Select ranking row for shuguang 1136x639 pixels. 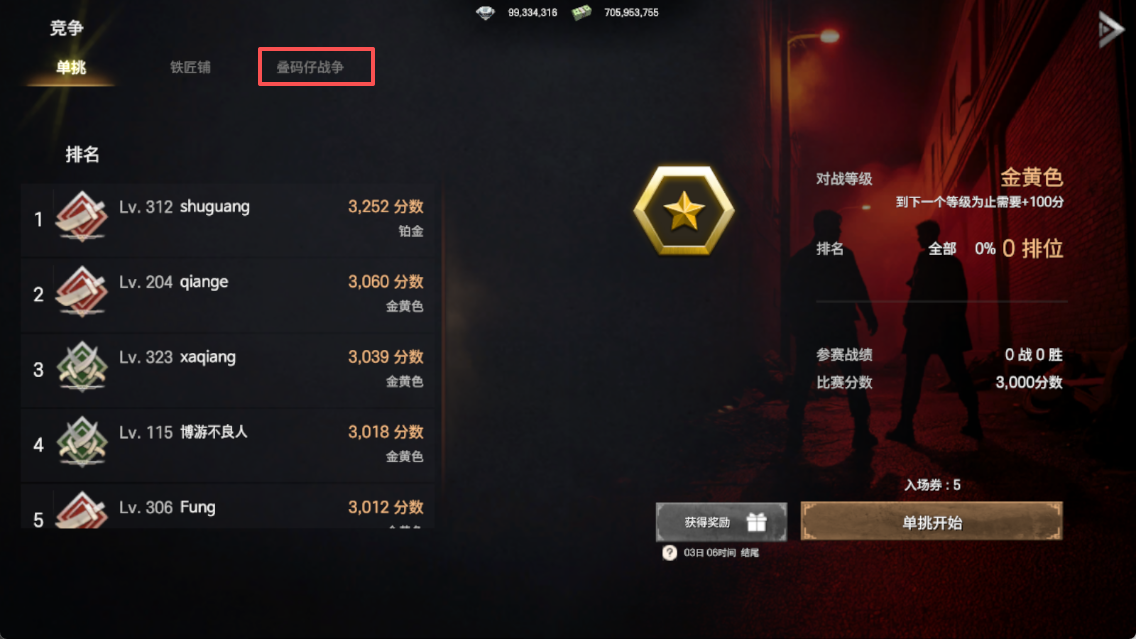point(230,219)
